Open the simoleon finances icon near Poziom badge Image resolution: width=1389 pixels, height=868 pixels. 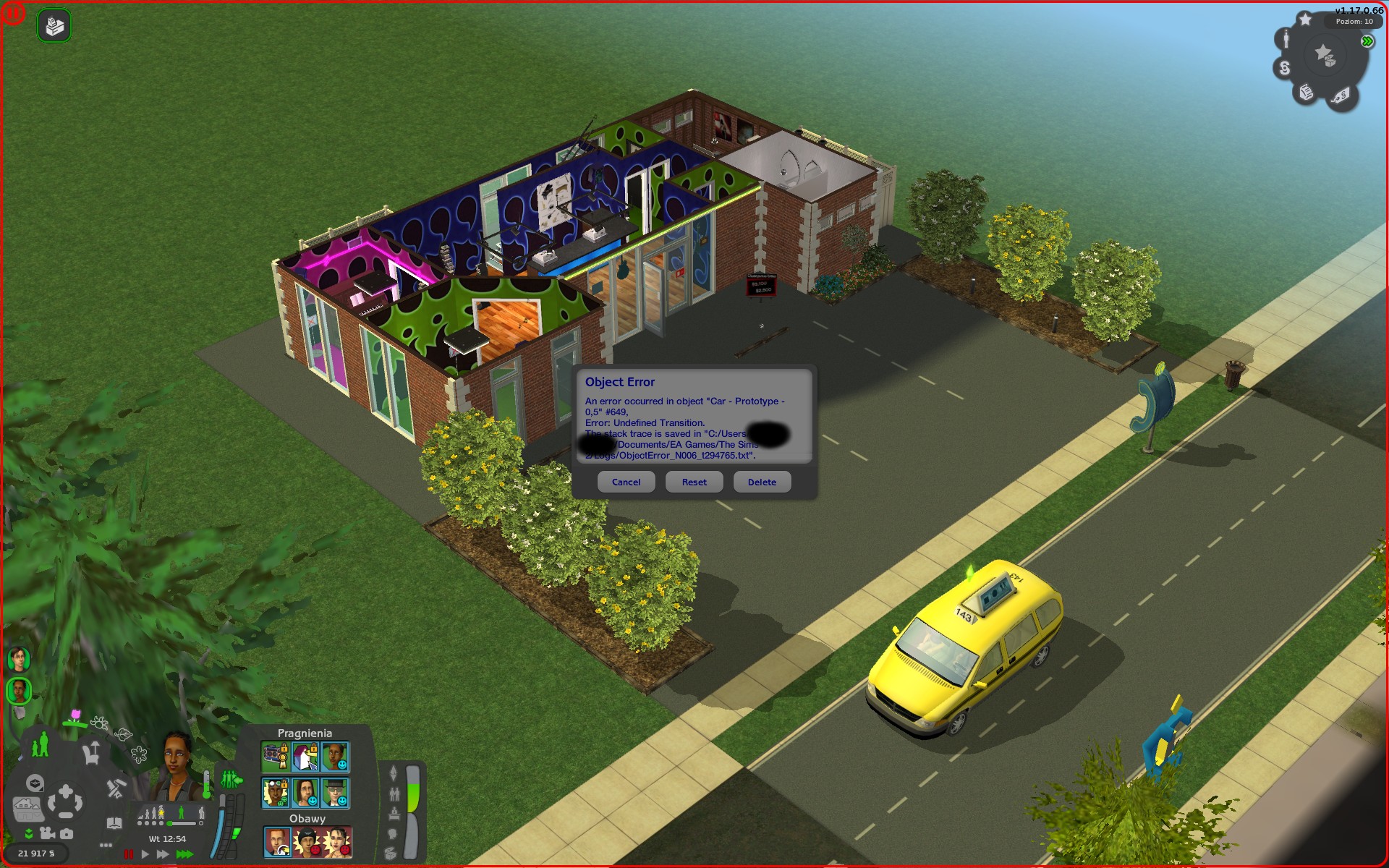coord(1285,68)
